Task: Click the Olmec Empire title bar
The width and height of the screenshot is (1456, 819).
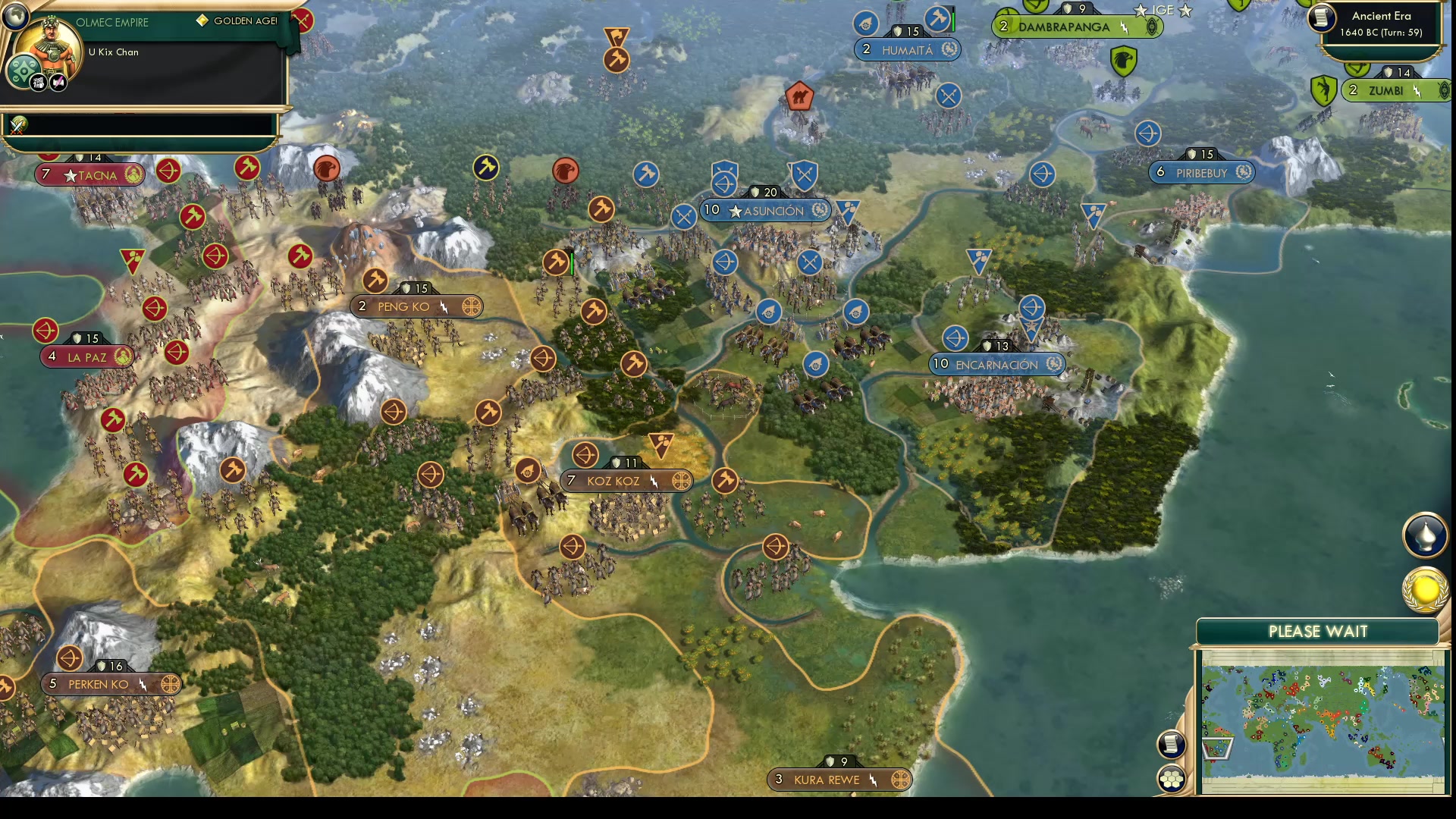Action: 111,22
